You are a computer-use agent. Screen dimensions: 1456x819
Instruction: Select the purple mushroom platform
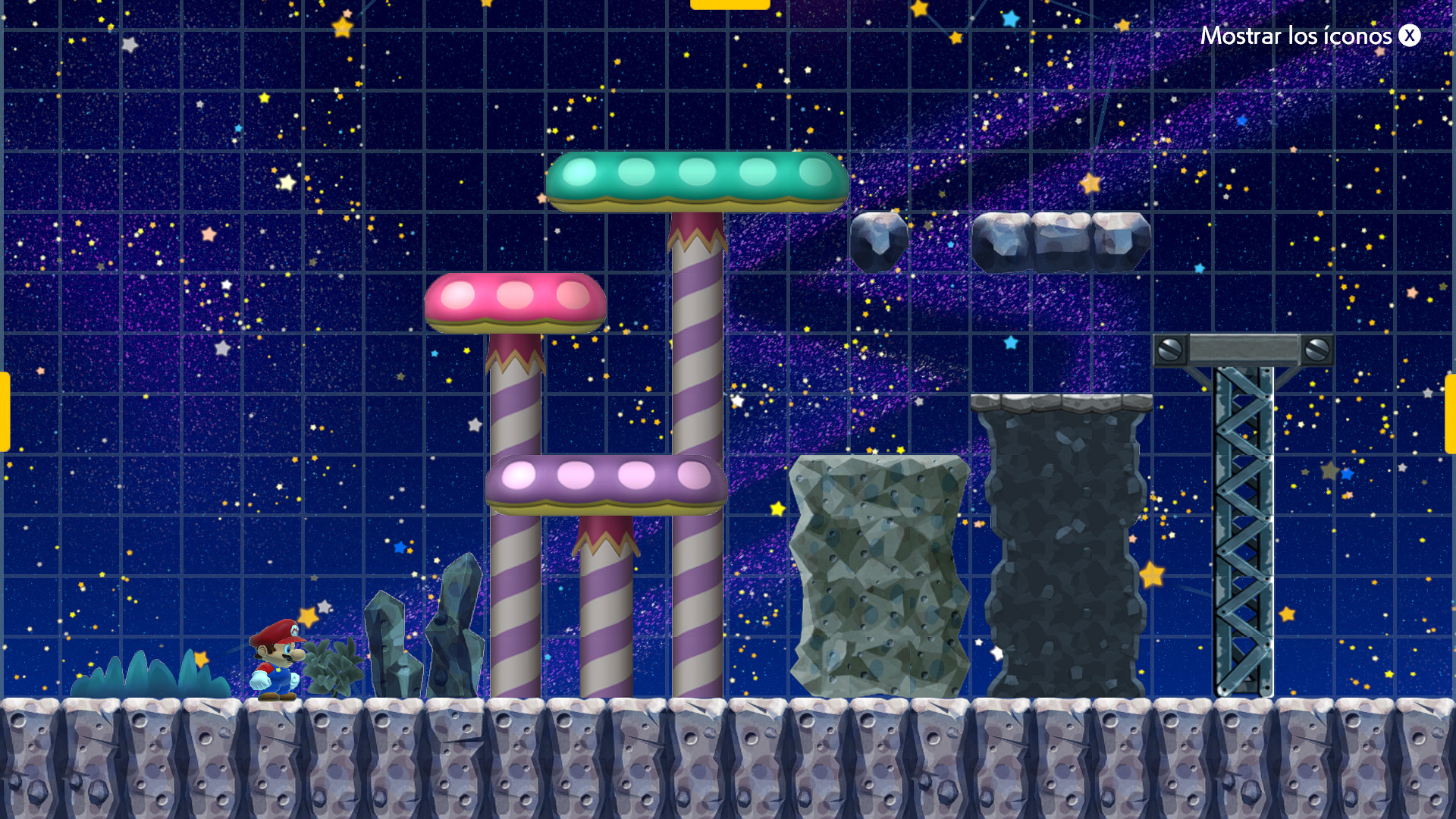pyautogui.click(x=607, y=483)
